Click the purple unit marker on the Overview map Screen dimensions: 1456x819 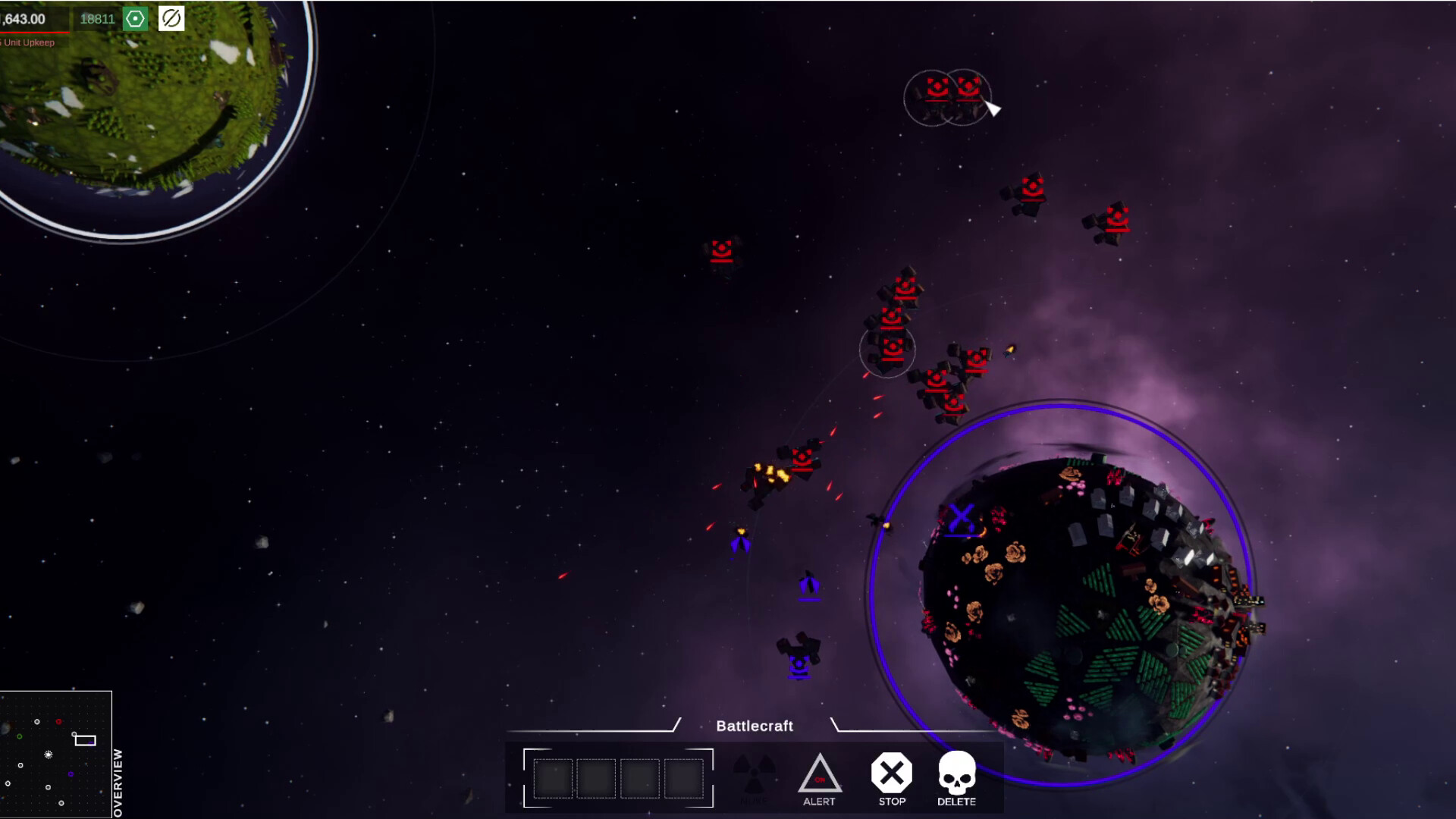coord(71,774)
